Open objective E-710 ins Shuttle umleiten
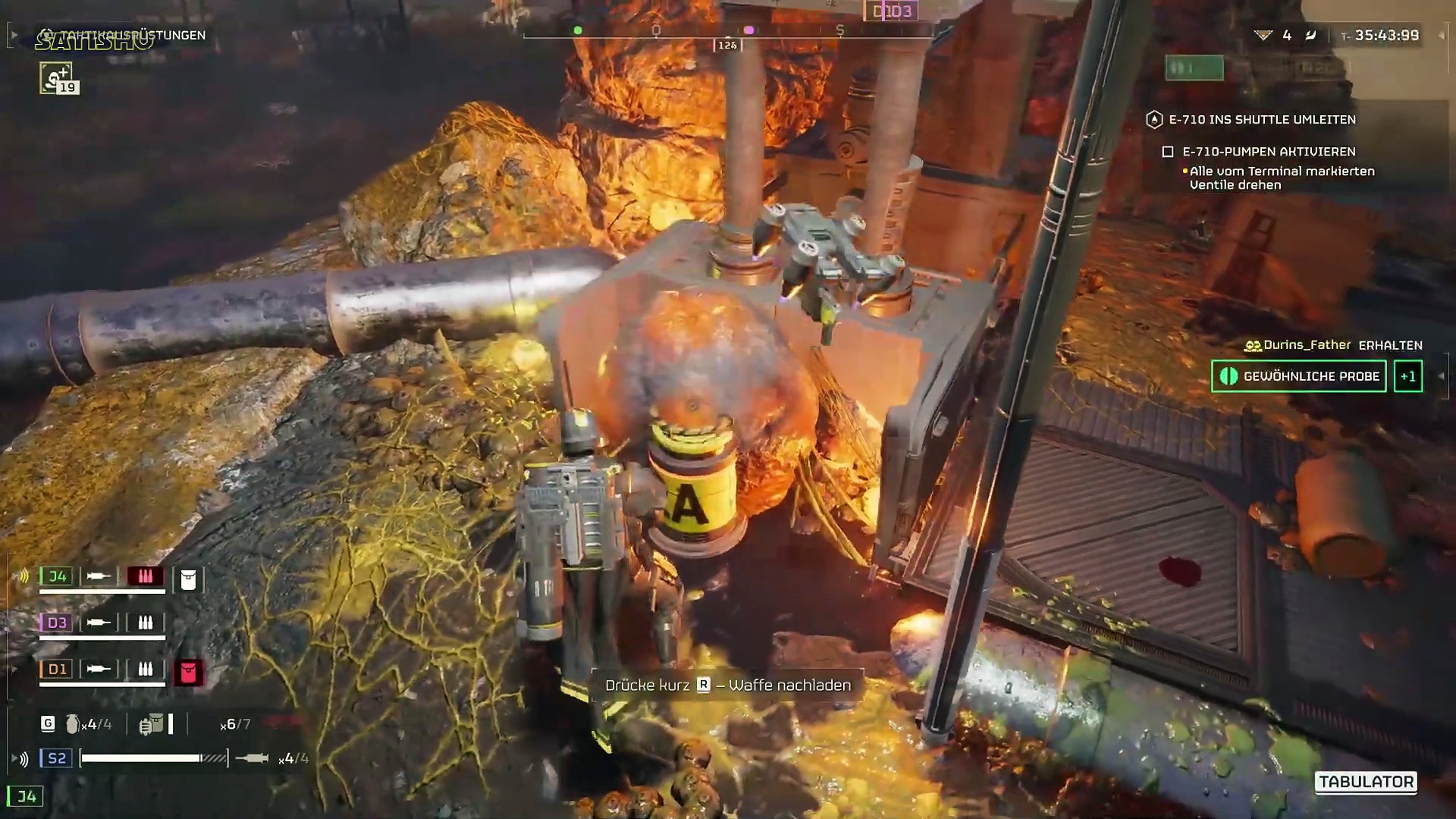1456x819 pixels. pyautogui.click(x=1262, y=119)
